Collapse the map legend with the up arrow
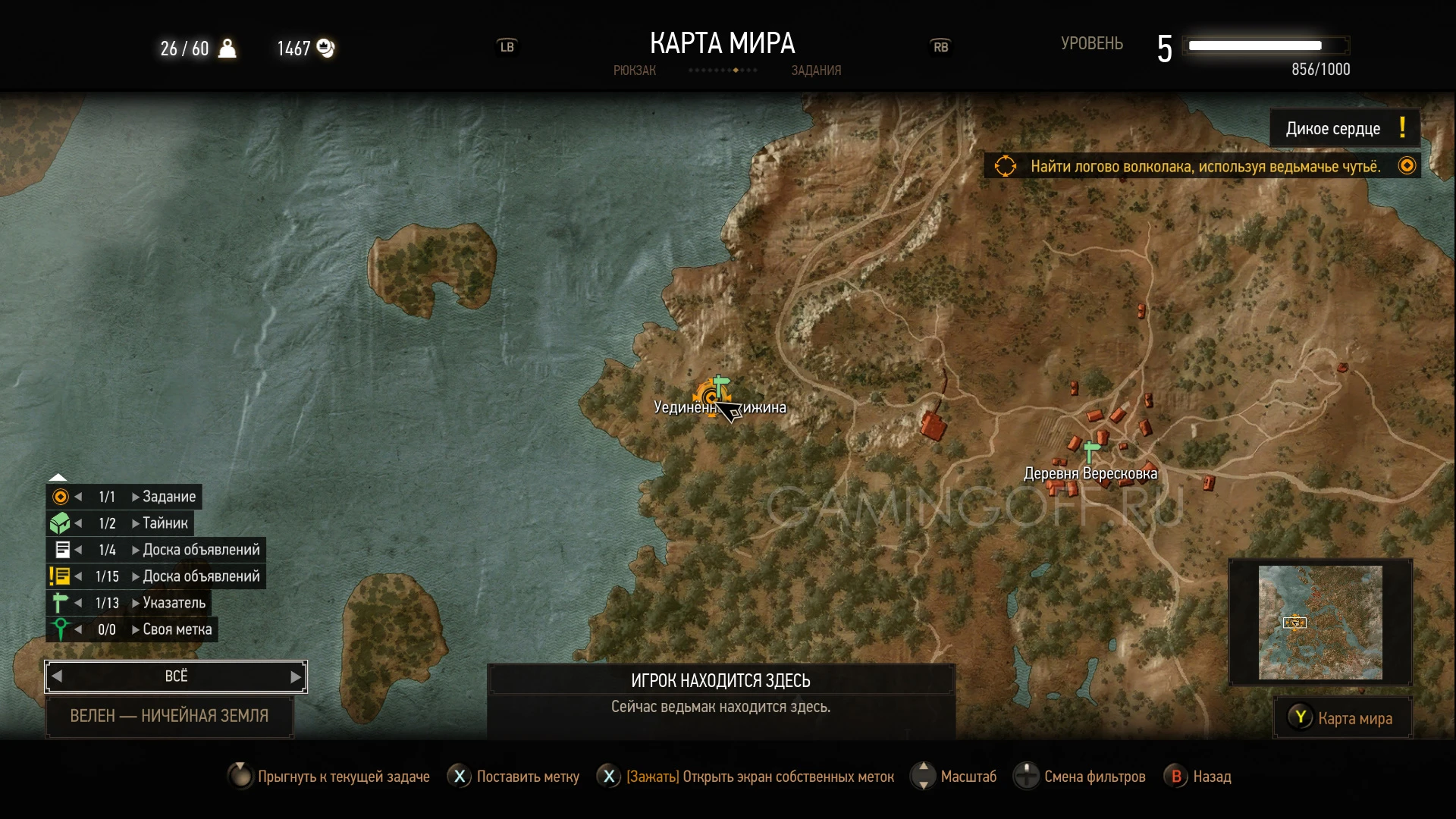 click(x=58, y=477)
